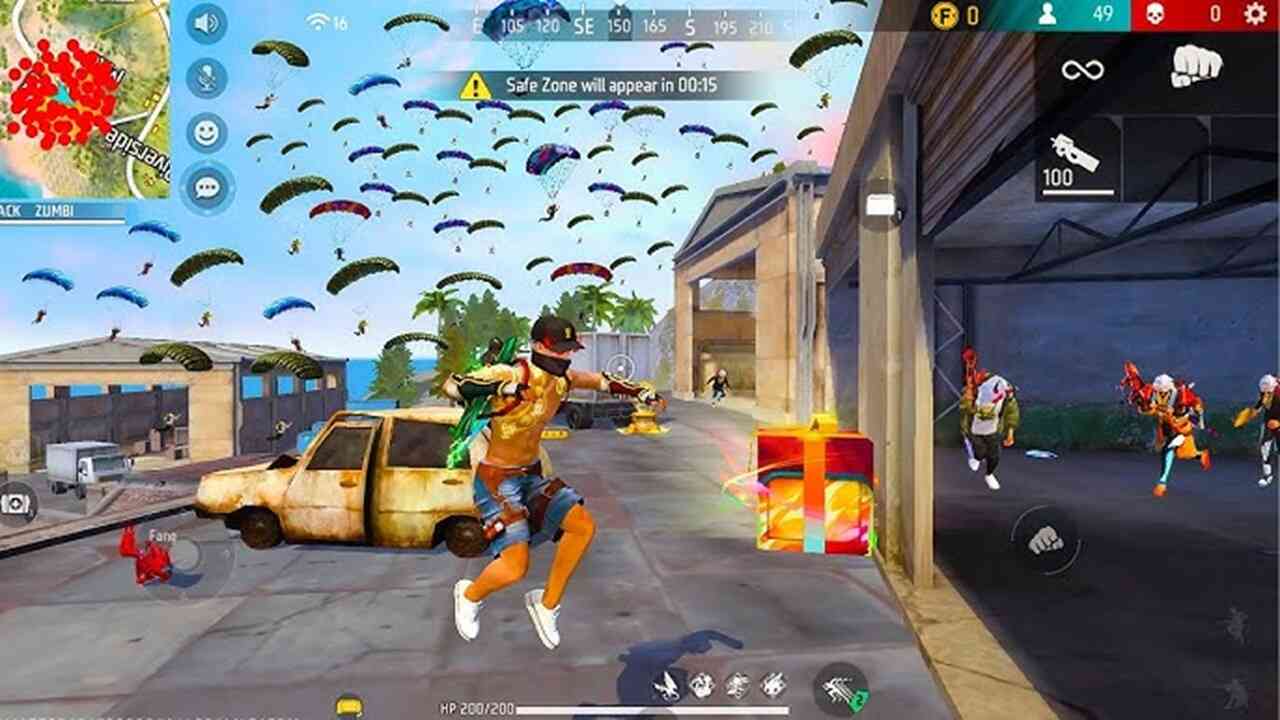
Task: Open the smiley emote menu
Action: click(206, 132)
